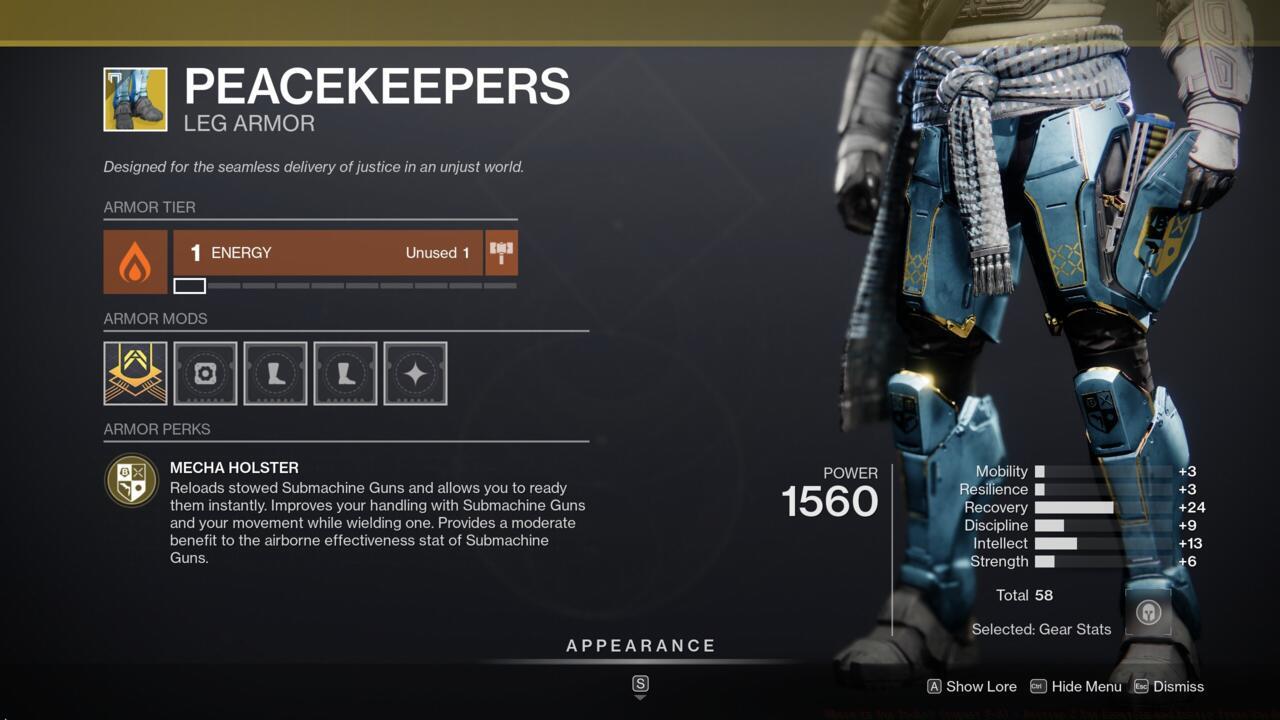Click the gear stats shield icon
Image resolution: width=1280 pixels, height=720 pixels.
1147,610
